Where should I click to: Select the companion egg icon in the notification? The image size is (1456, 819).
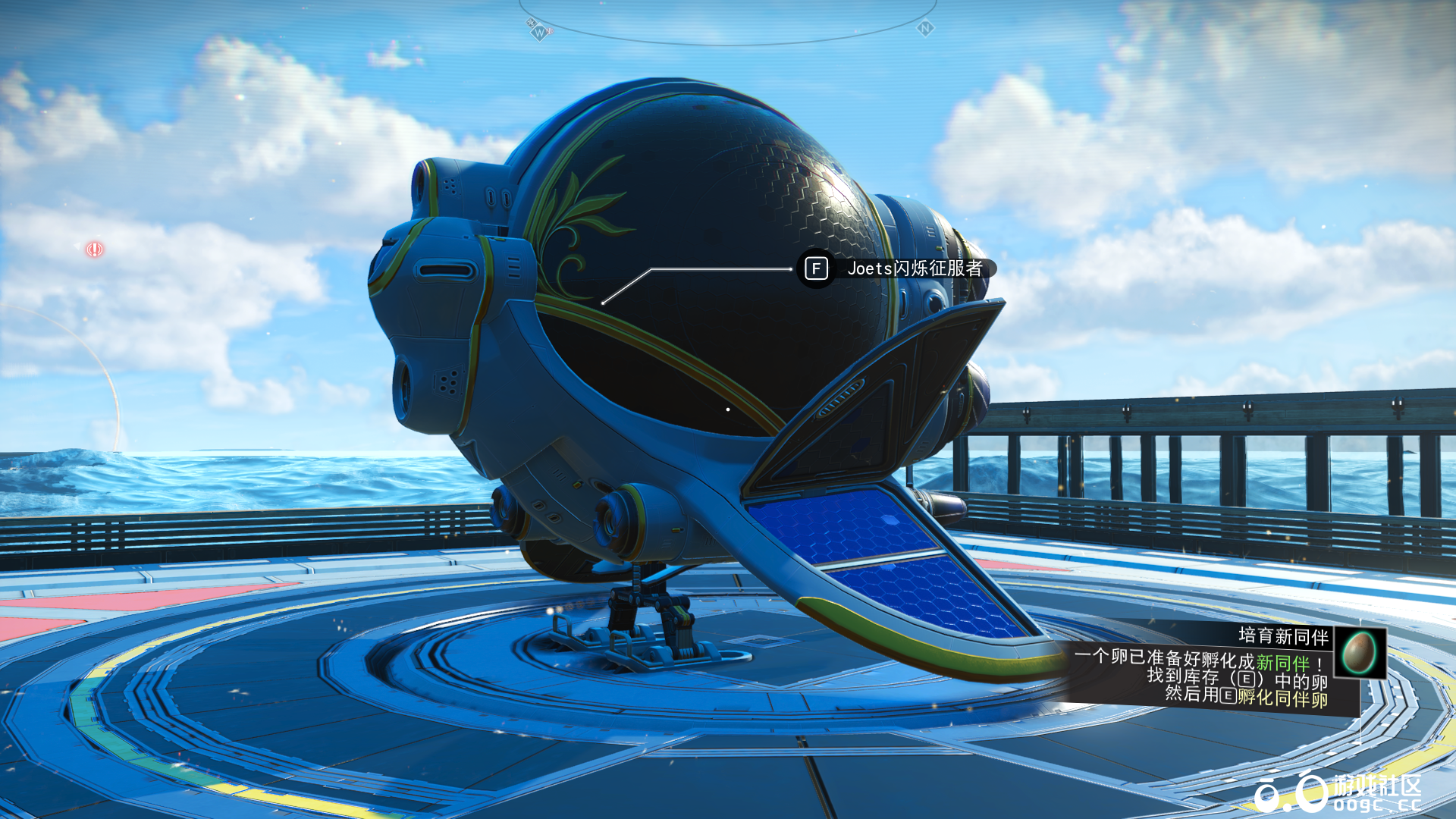click(x=1359, y=652)
